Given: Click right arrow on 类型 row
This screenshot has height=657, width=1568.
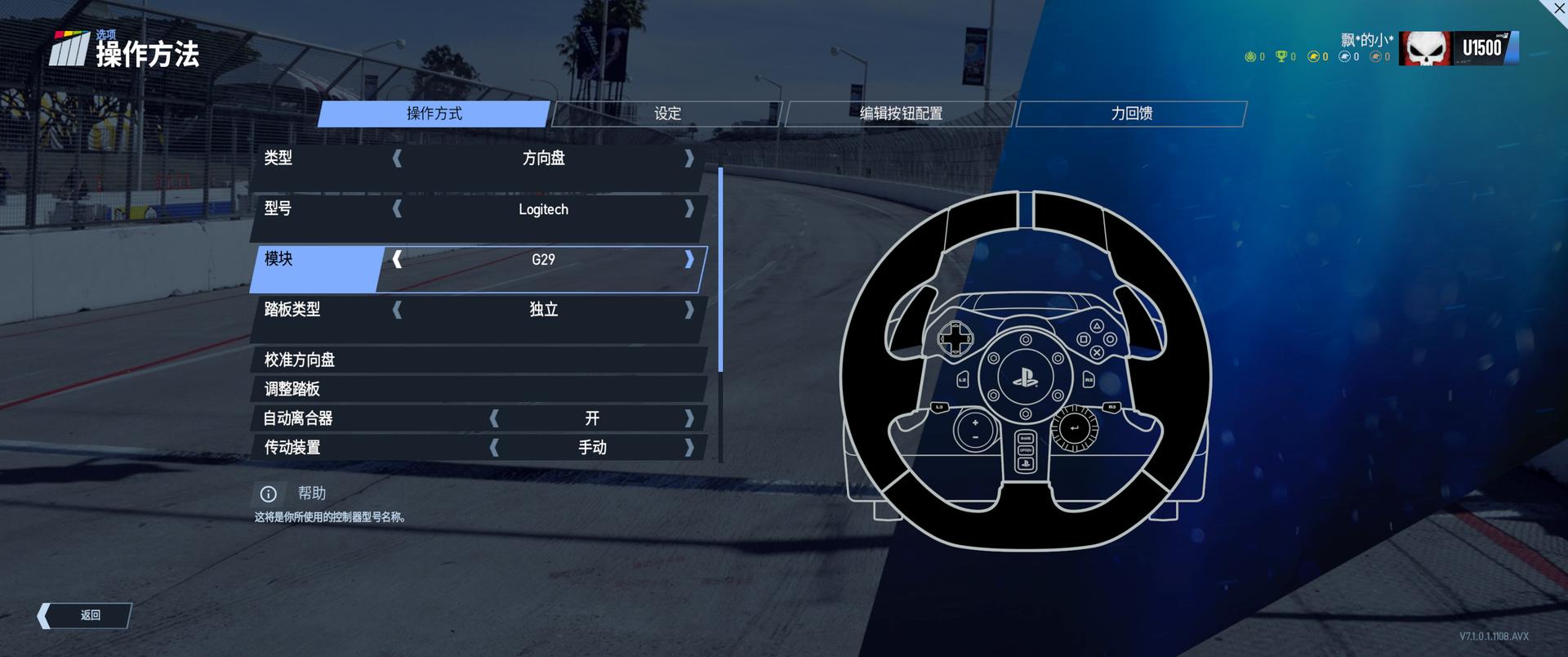Looking at the screenshot, I should click(689, 158).
